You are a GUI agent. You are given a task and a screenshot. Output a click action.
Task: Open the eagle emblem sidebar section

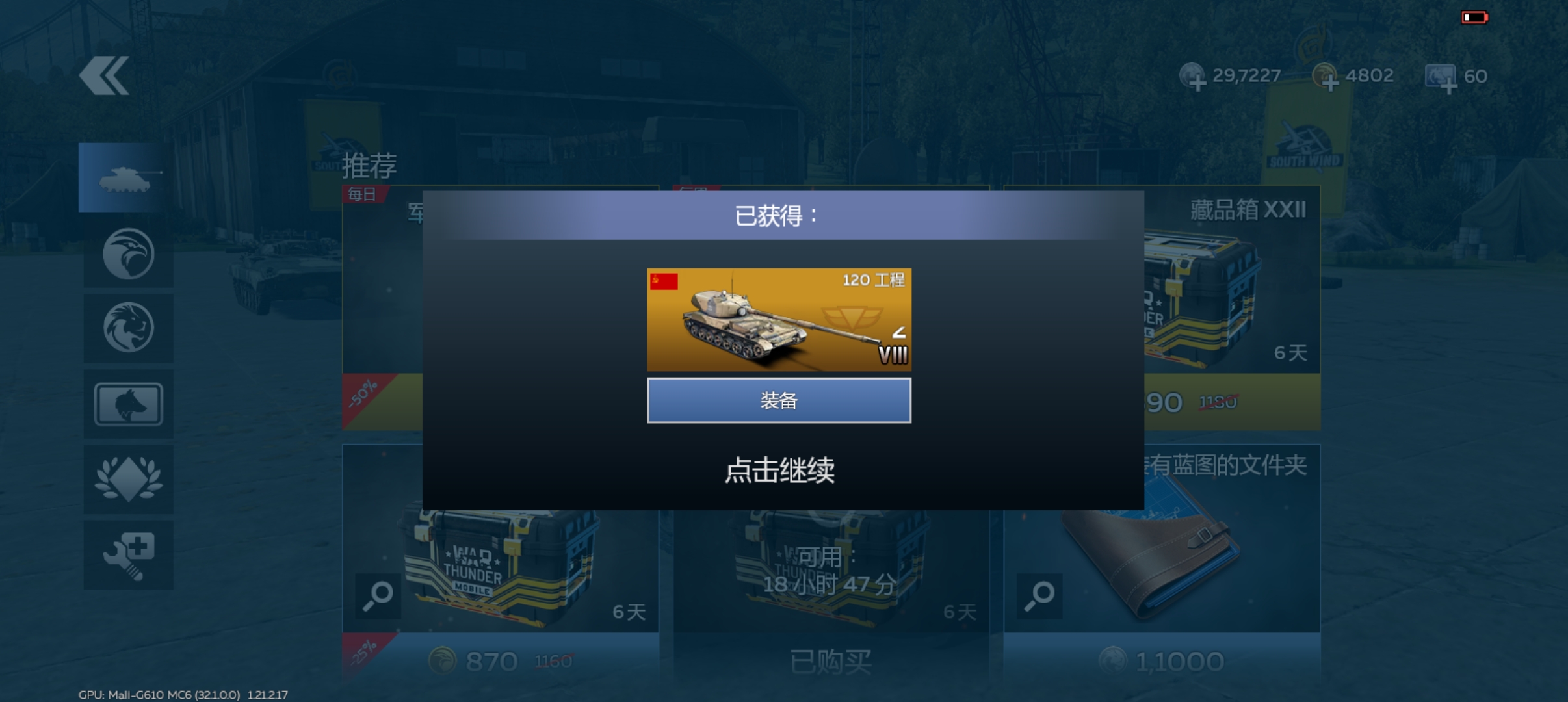(x=128, y=253)
